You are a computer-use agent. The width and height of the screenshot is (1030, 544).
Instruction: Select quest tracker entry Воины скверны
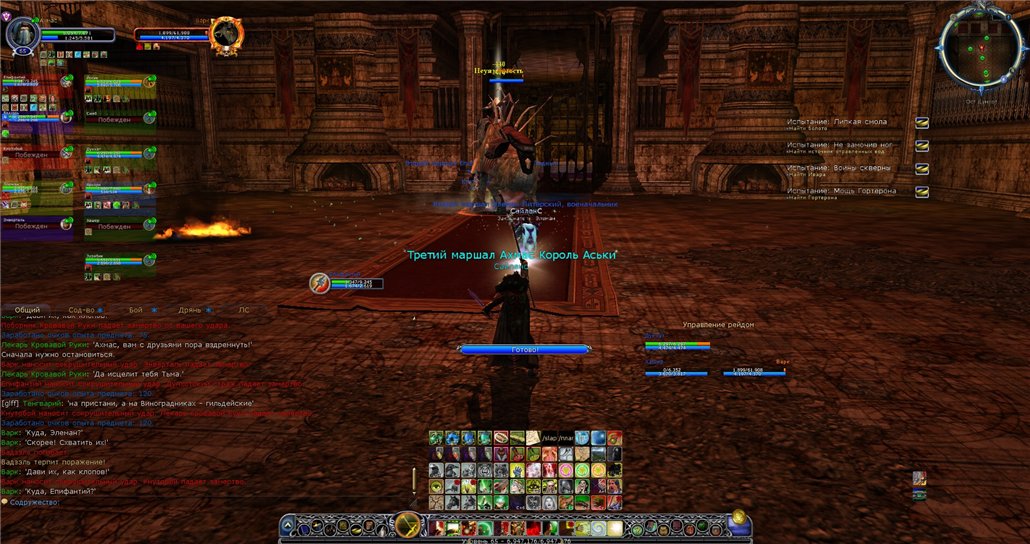tap(838, 167)
